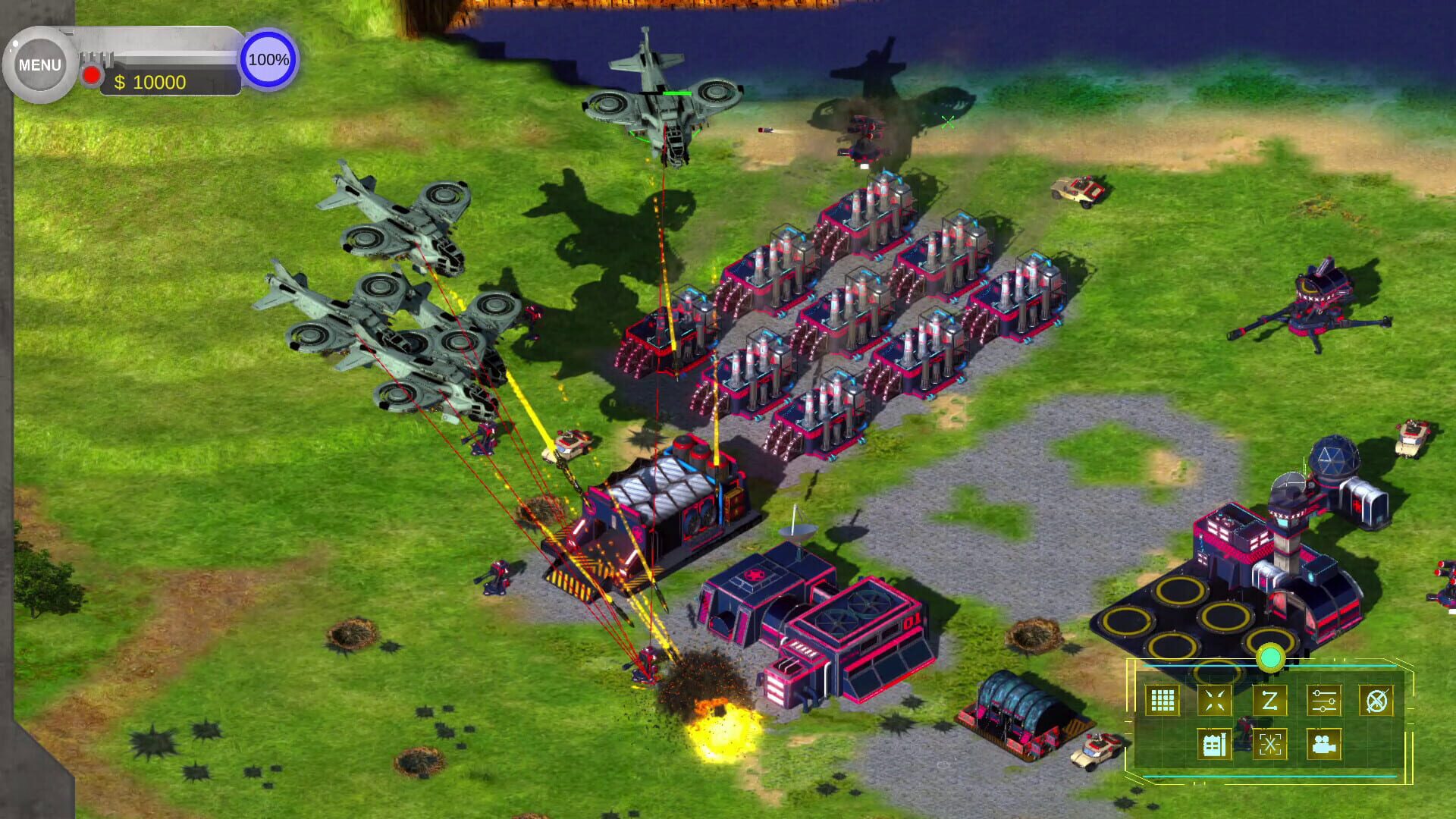Enable the cease-fire crossed-sword command
1456x819 pixels.
[1379, 701]
